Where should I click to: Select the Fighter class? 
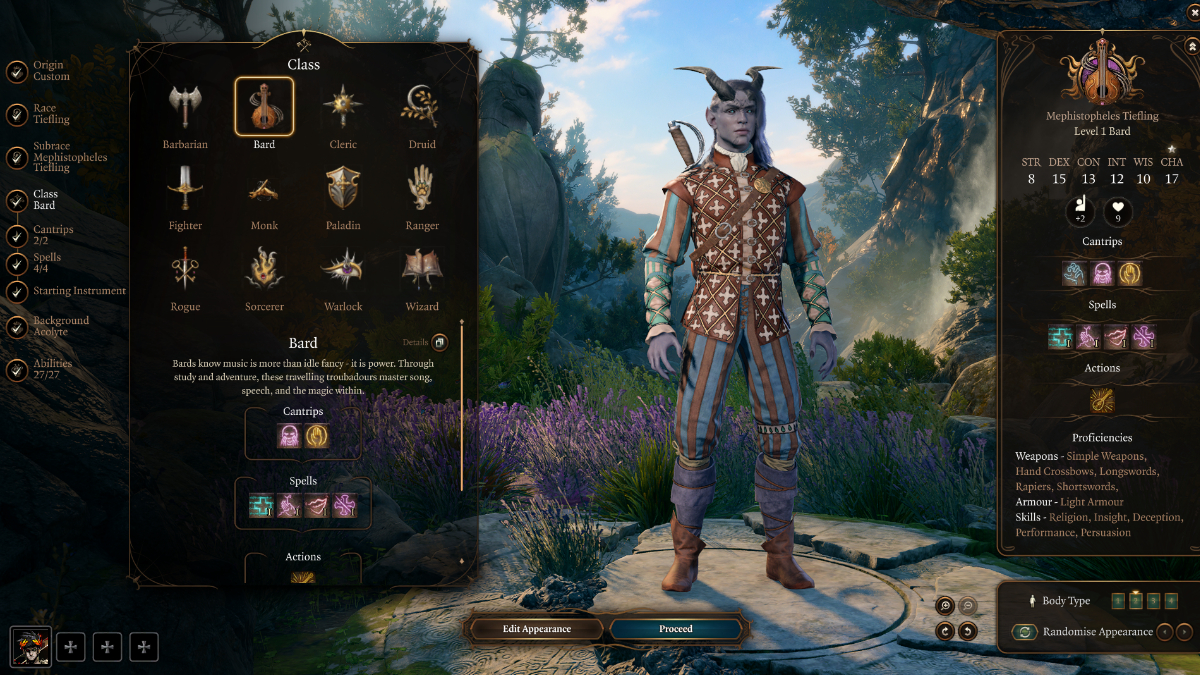click(185, 188)
